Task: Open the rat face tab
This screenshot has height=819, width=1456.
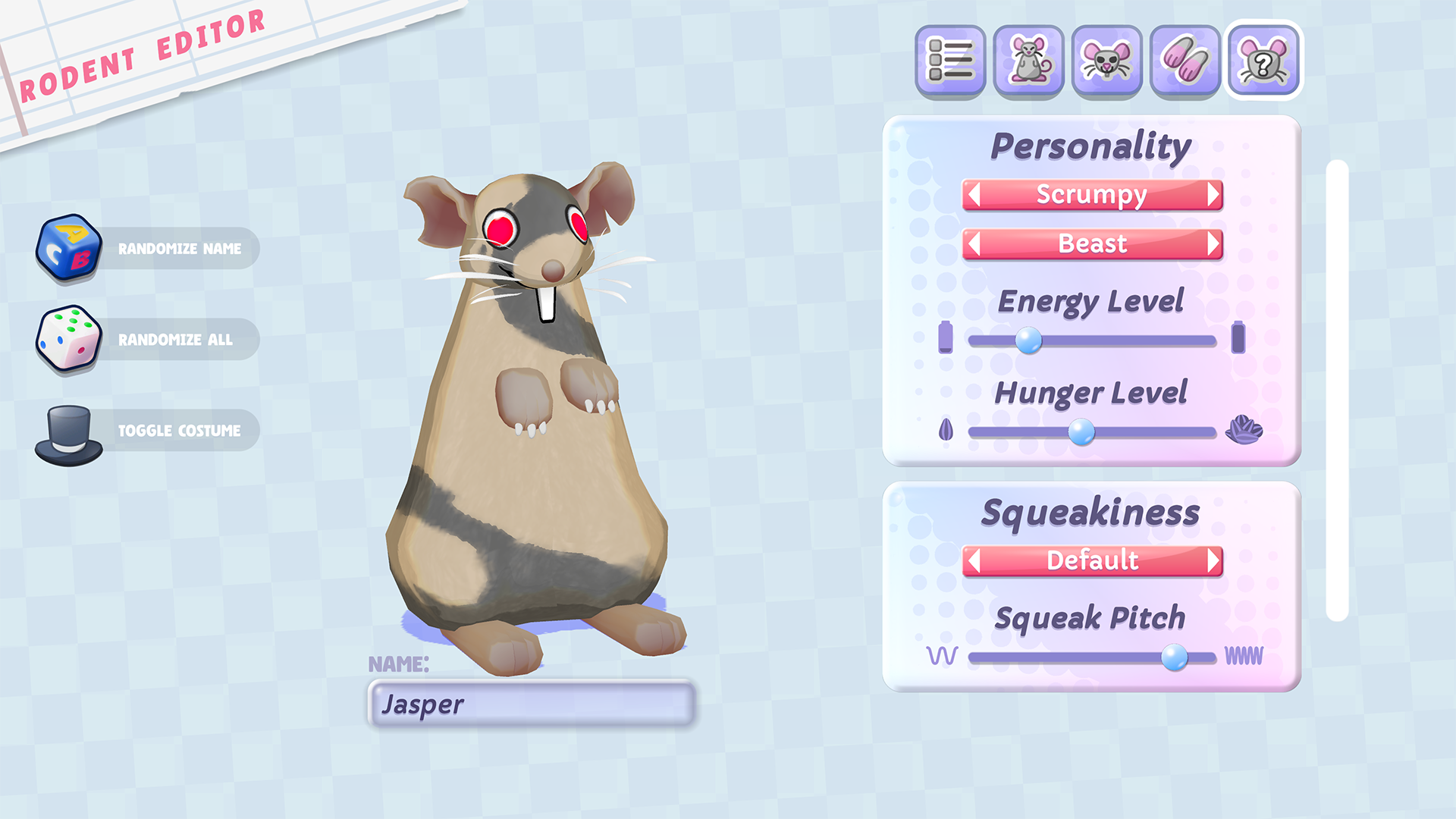Action: (x=1106, y=61)
